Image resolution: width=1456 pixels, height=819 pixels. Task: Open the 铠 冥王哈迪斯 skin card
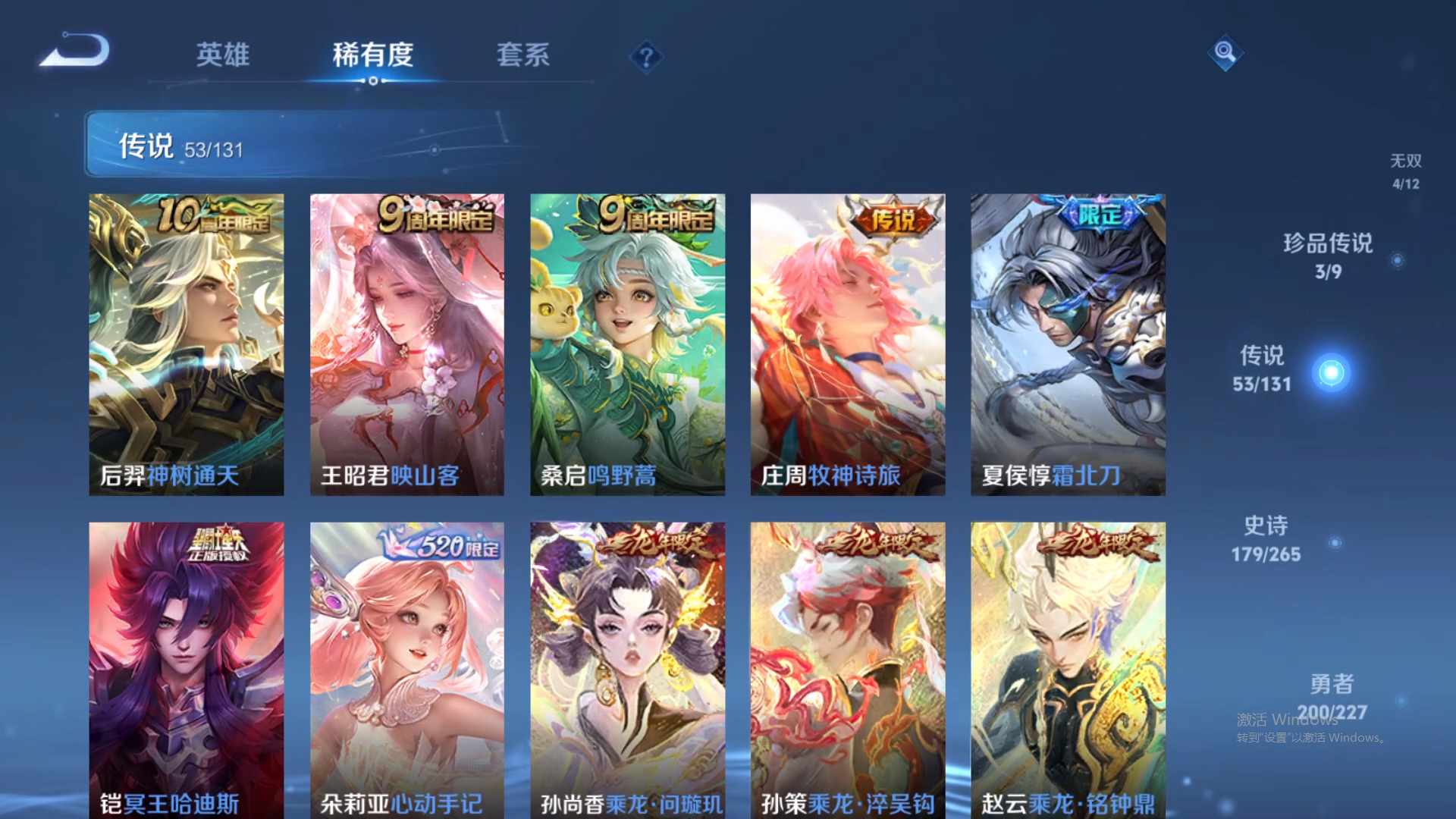tap(187, 667)
